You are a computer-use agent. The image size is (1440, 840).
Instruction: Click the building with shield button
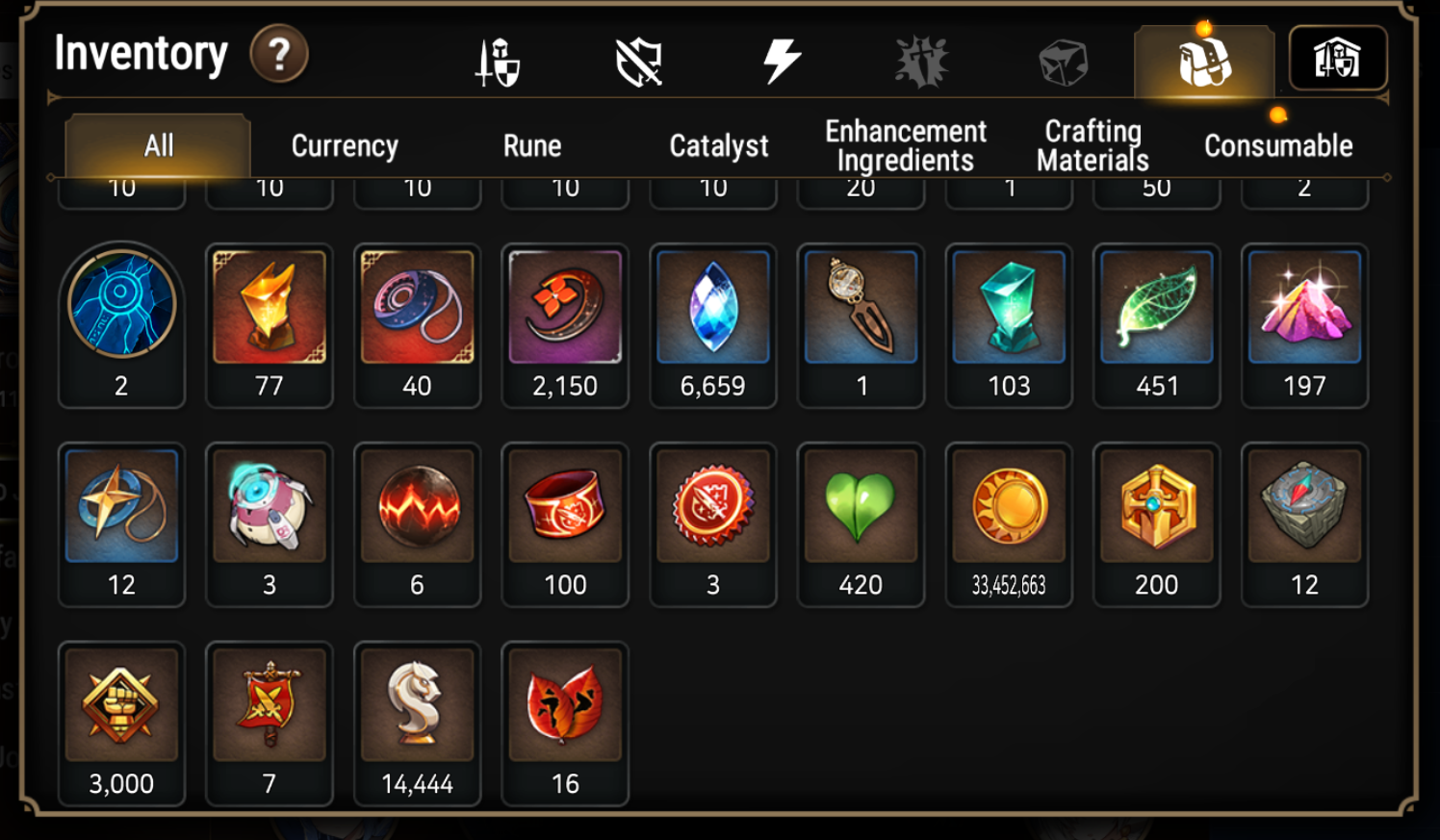pyautogui.click(x=1337, y=60)
